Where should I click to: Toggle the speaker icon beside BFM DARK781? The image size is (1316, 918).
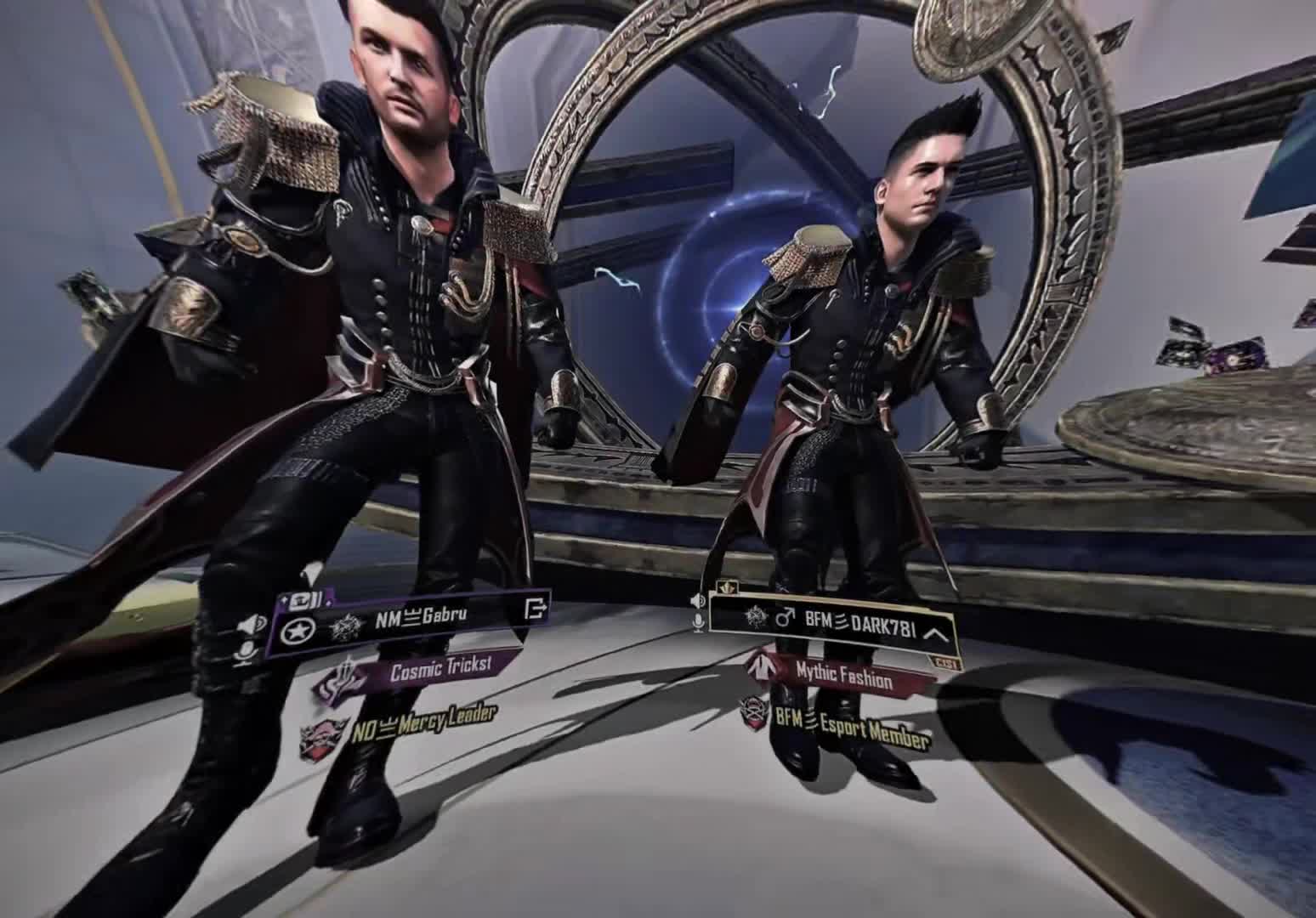click(x=698, y=600)
